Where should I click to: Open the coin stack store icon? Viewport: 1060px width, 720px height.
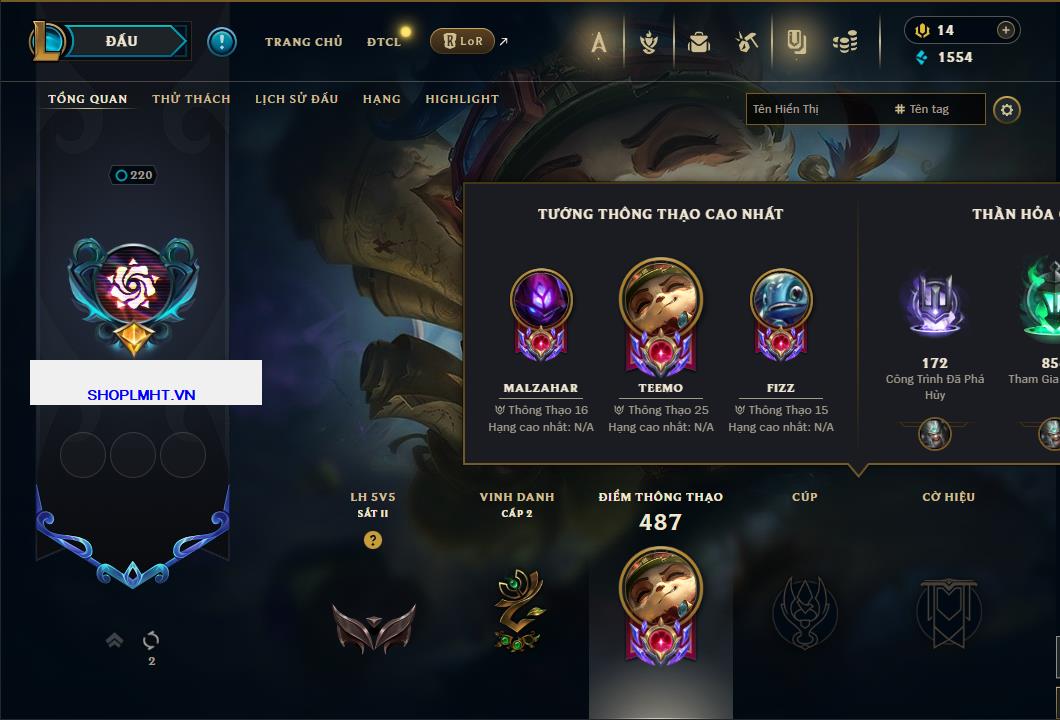[845, 42]
